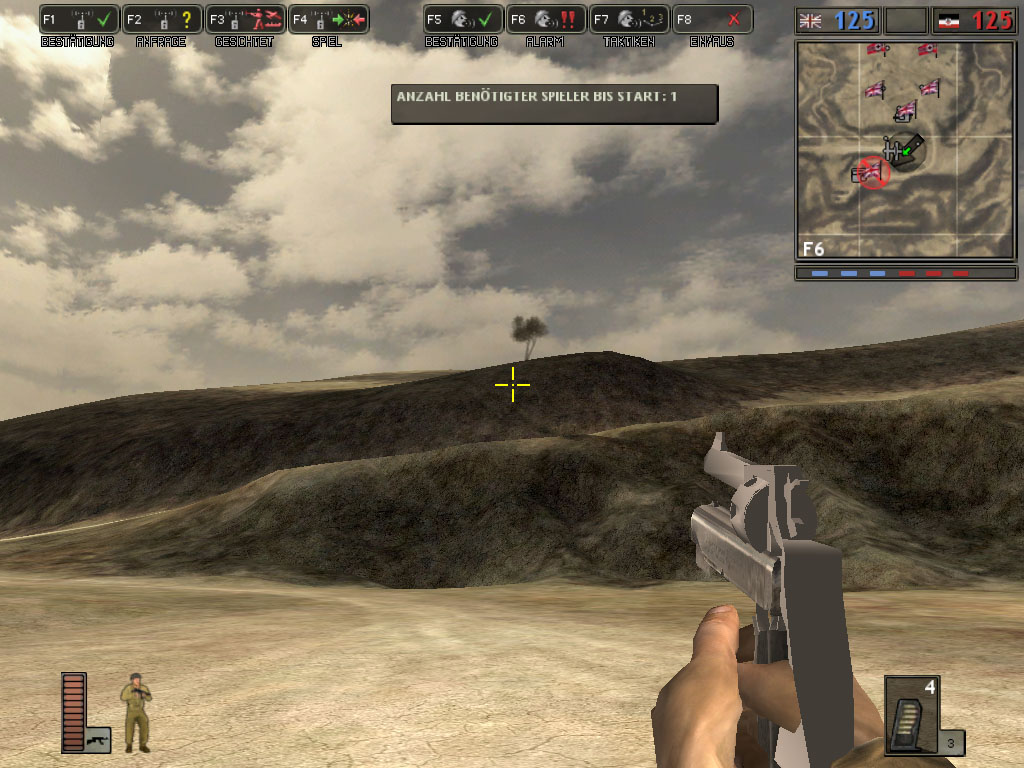This screenshot has width=1024, height=768.
Task: Toggle the Ein/Aus radio option
Action: pyautogui.click(x=712, y=20)
